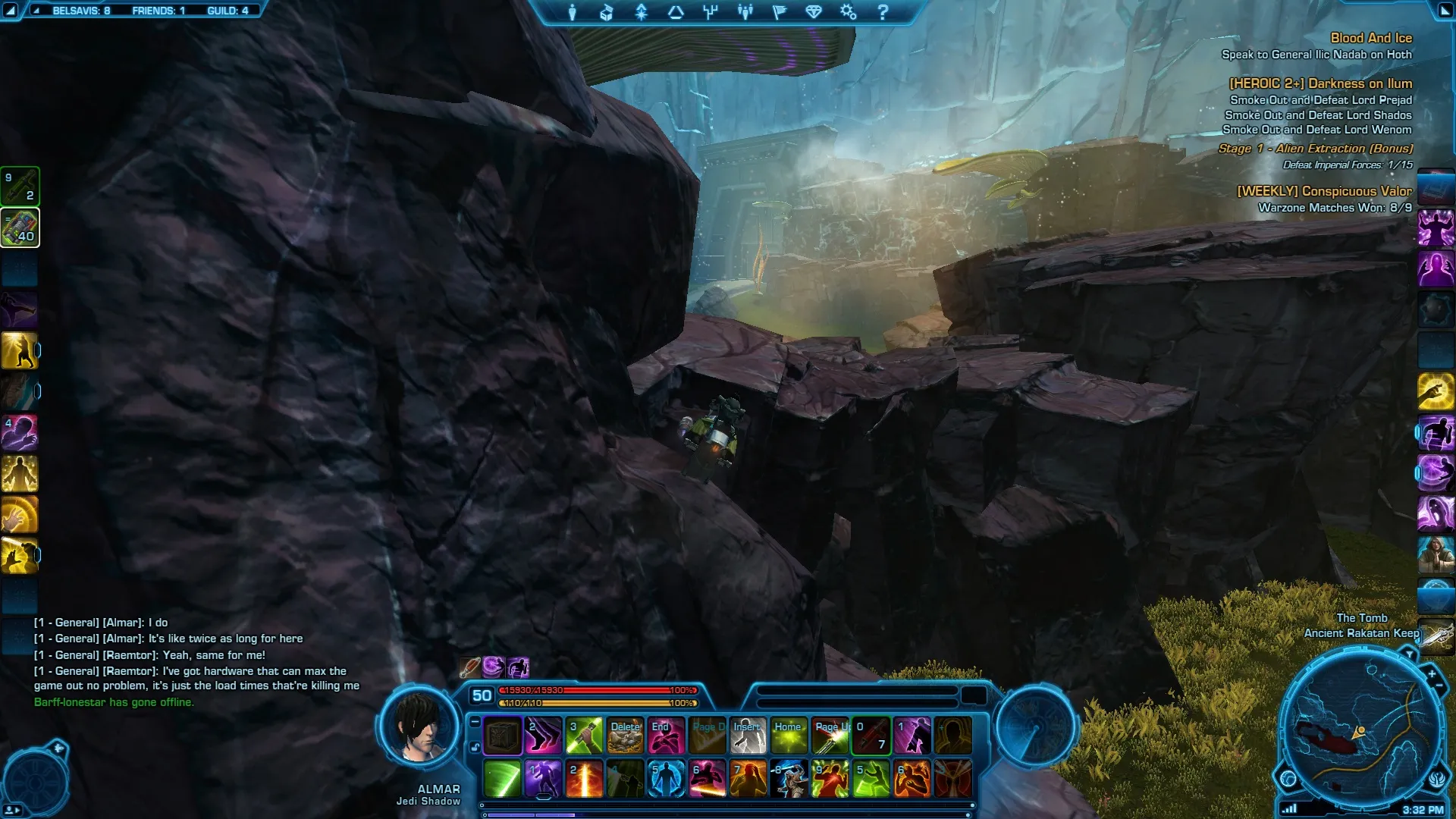
Task: Zoom out the minimap with minus button
Action: [1439, 686]
